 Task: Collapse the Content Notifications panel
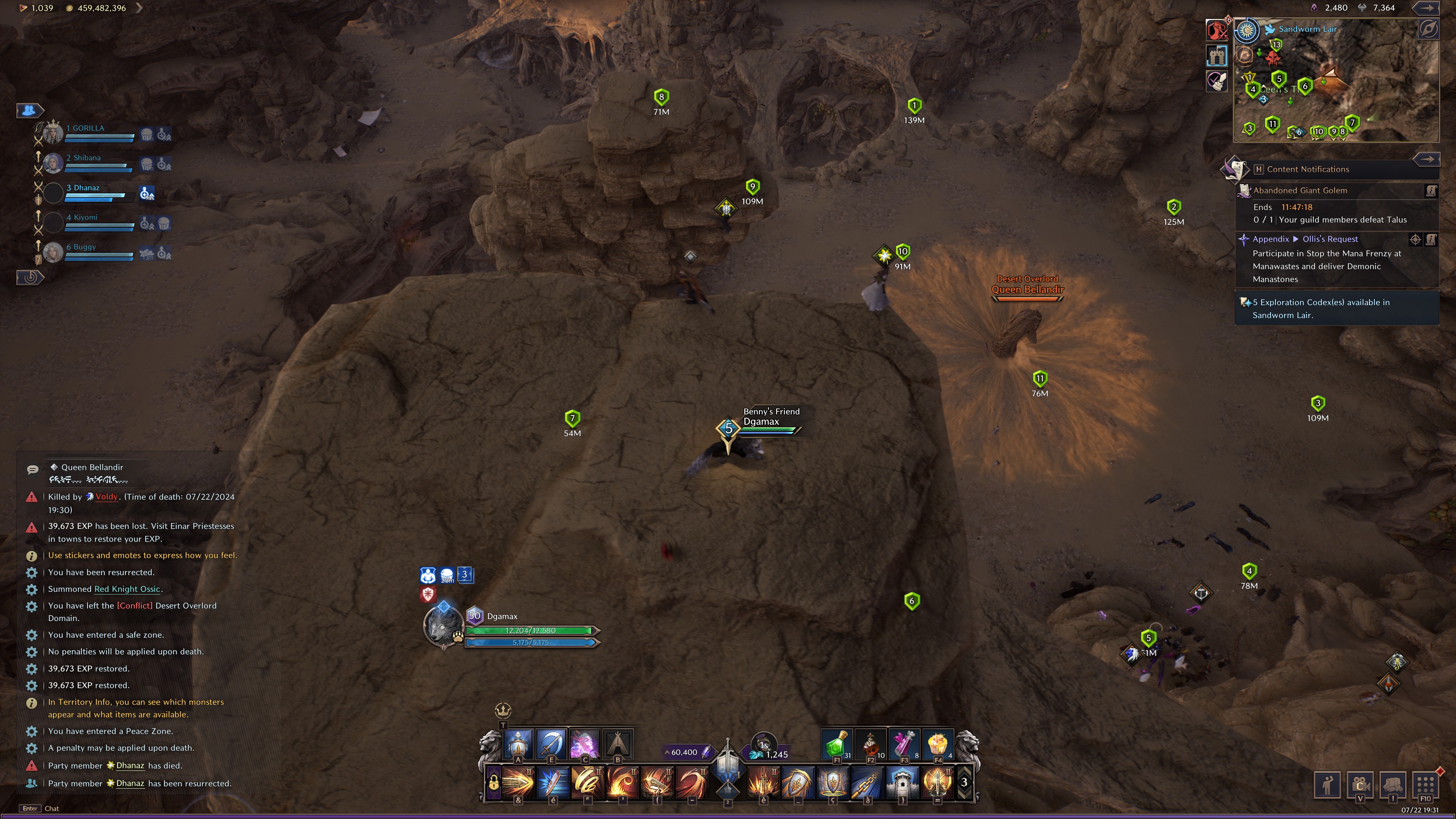(1426, 159)
